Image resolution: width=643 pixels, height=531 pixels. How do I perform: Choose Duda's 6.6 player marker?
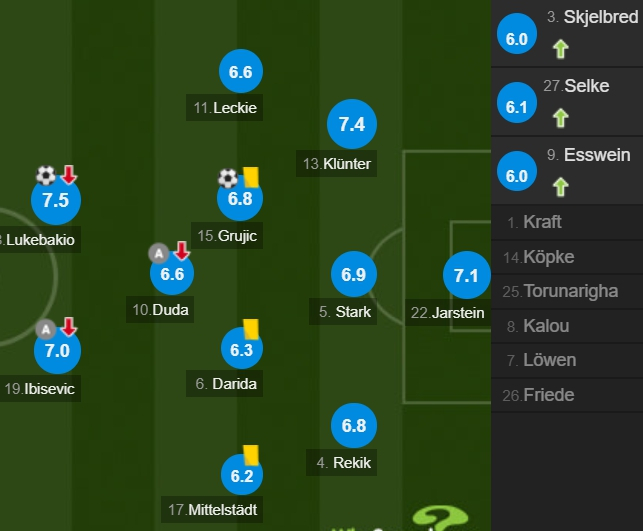[x=172, y=273]
